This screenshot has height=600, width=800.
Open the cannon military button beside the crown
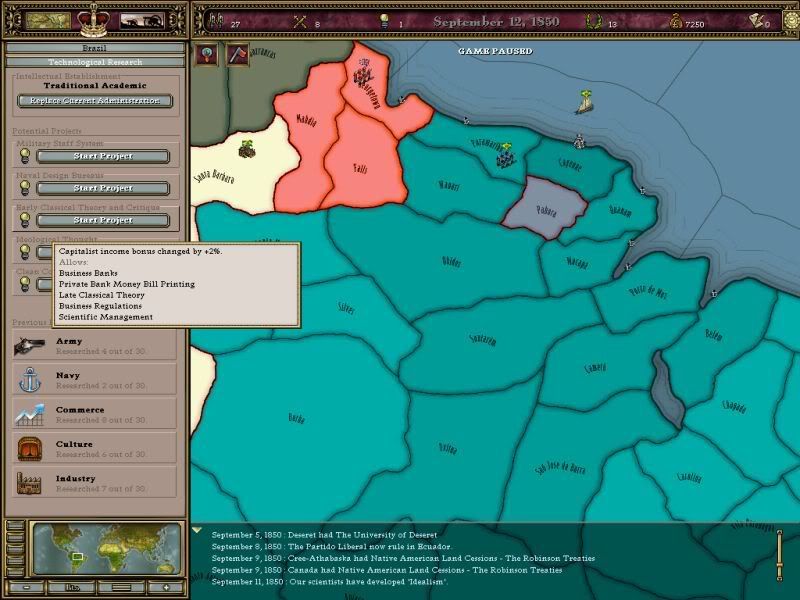point(142,21)
